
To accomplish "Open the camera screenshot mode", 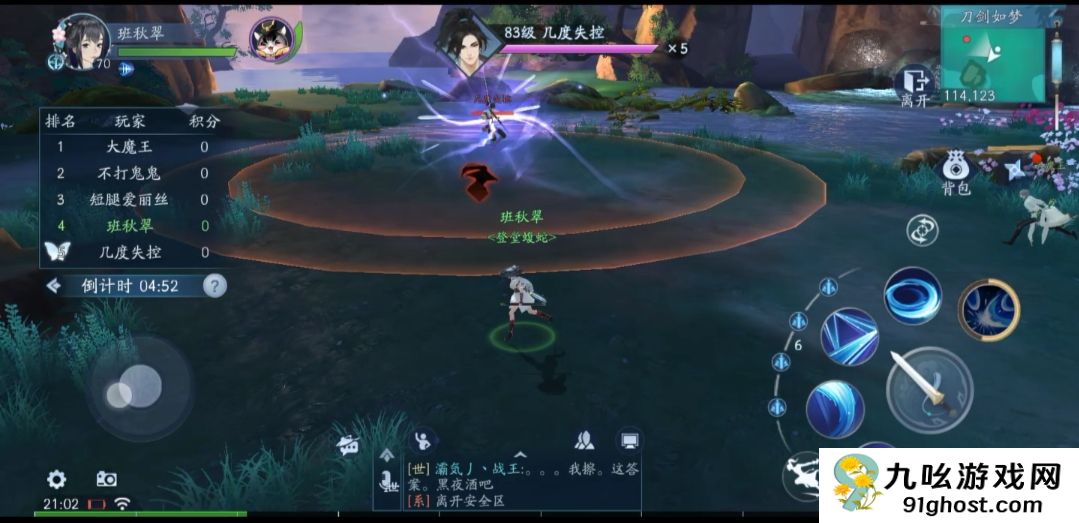I will pos(106,479).
